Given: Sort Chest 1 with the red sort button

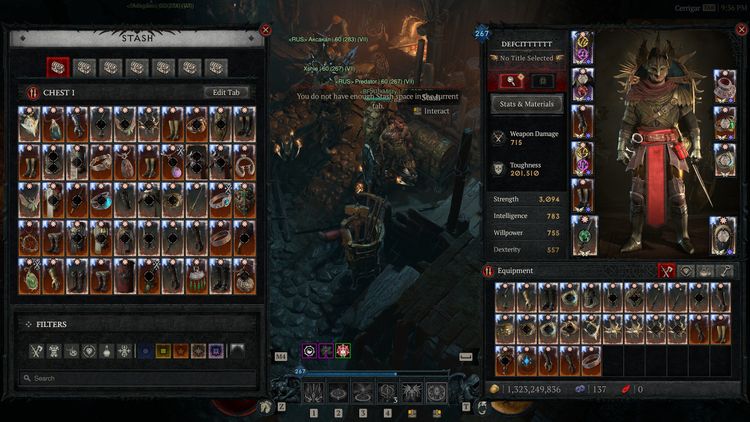Looking at the screenshot, I should tap(32, 92).
